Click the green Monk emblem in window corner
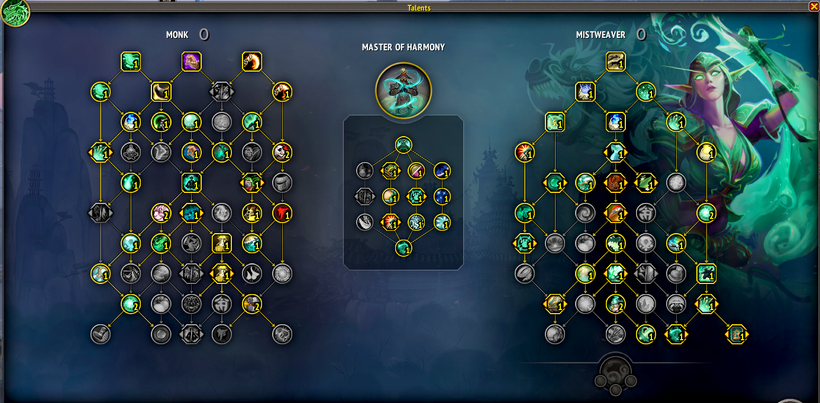This screenshot has width=820, height=403. [x=16, y=12]
